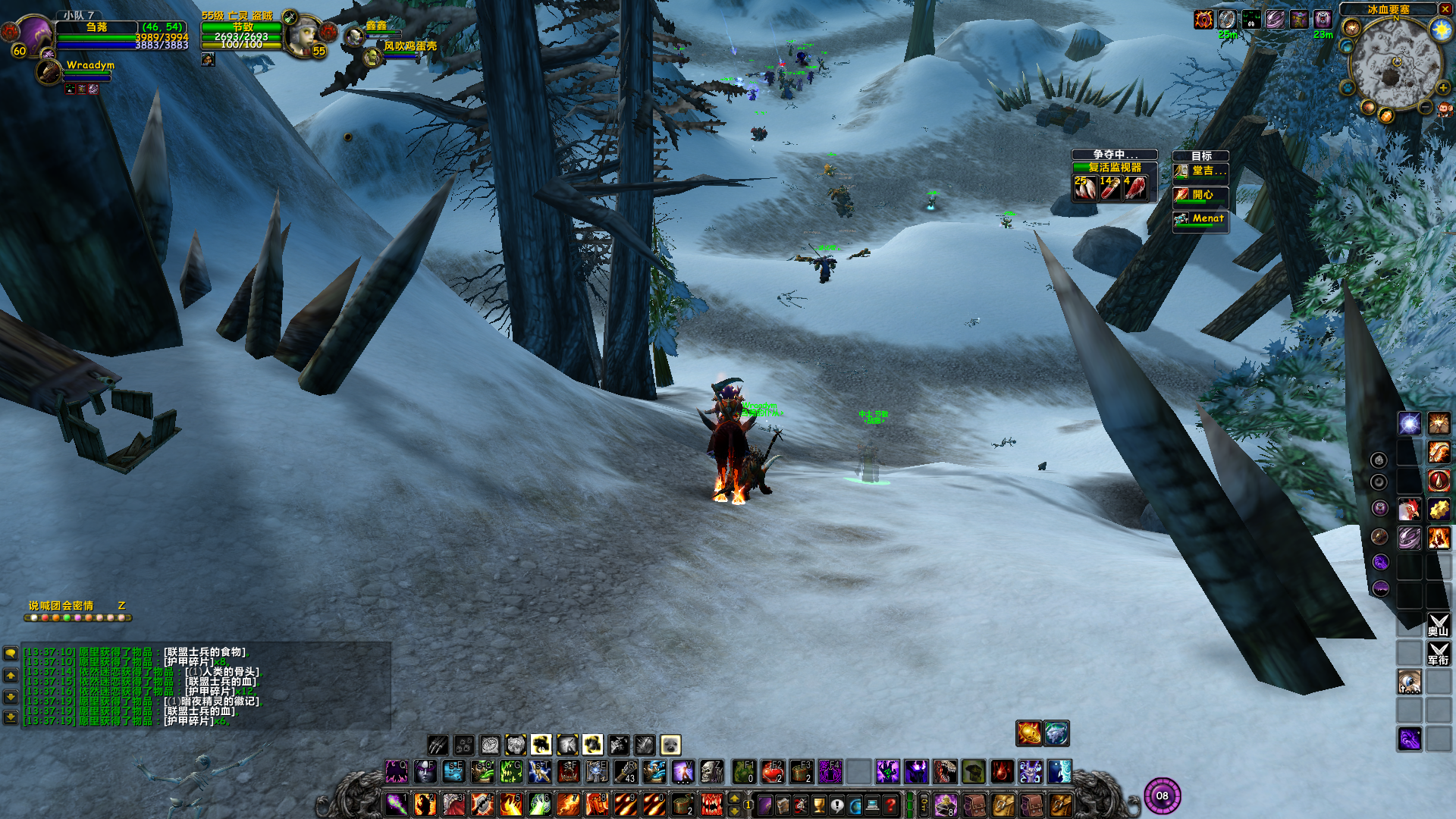
Task: Activate the rooster icon on side bar
Action: coord(1409,510)
